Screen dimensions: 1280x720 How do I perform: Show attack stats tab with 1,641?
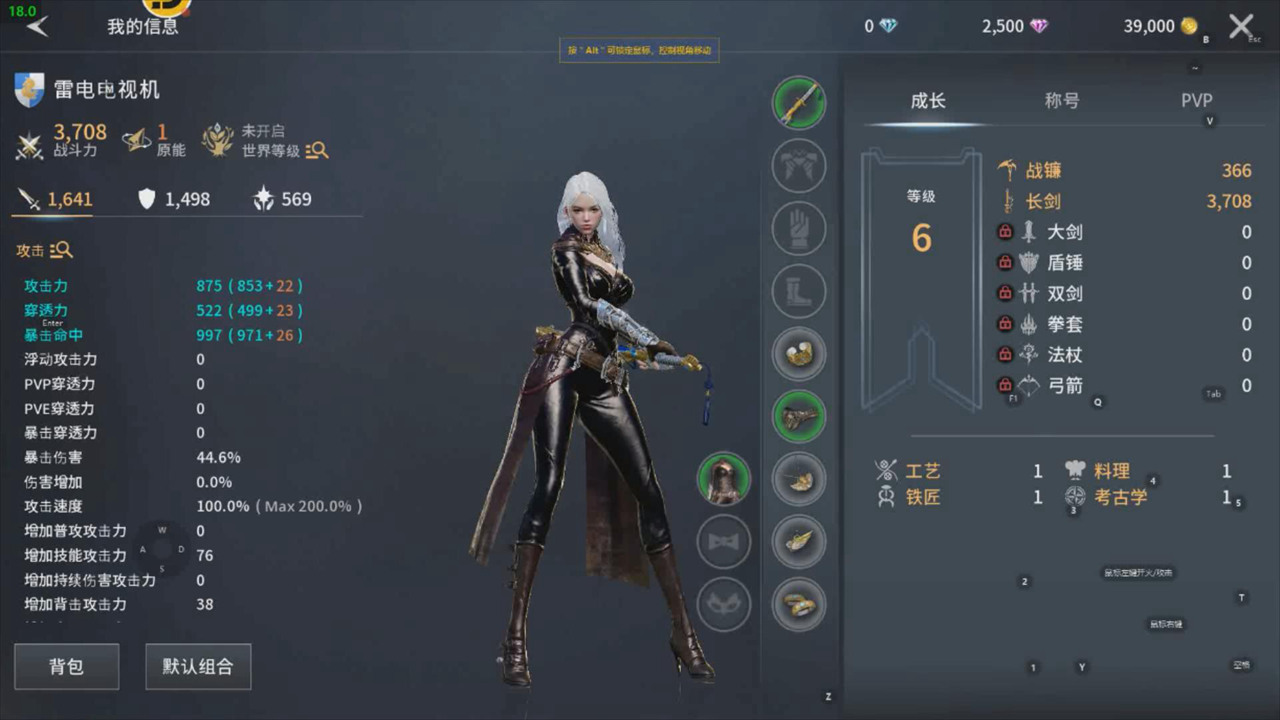pyautogui.click(x=56, y=199)
